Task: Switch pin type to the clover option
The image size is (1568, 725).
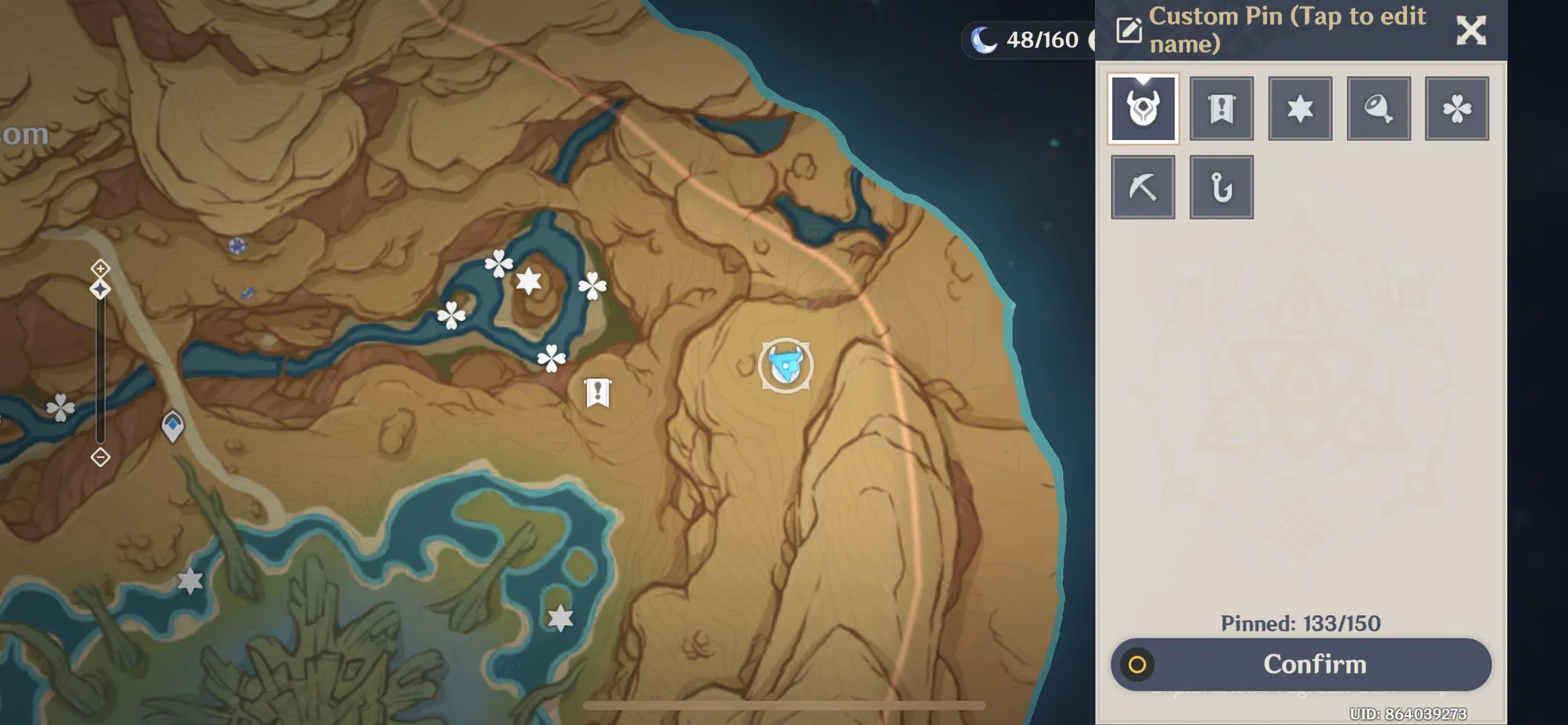Action: (x=1458, y=107)
